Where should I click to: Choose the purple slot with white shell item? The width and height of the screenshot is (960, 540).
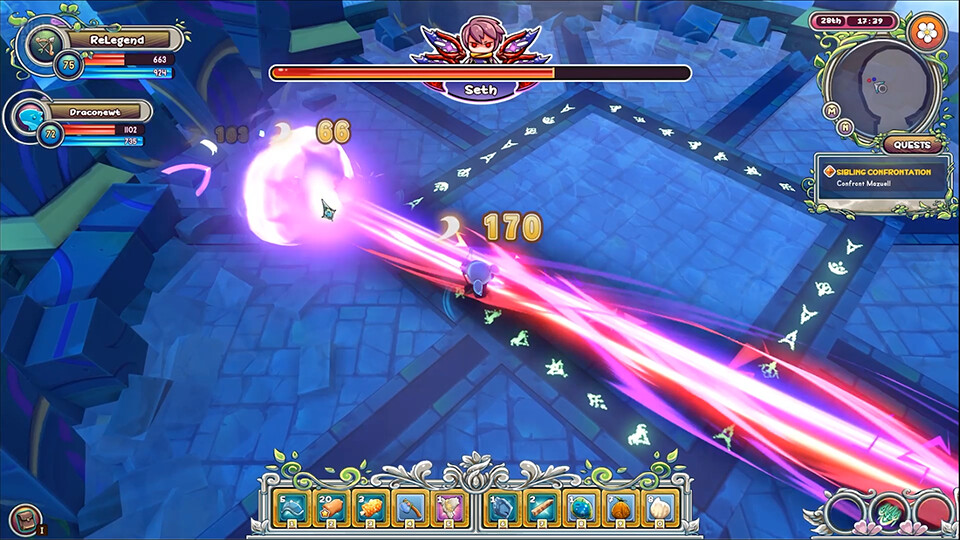(x=449, y=509)
